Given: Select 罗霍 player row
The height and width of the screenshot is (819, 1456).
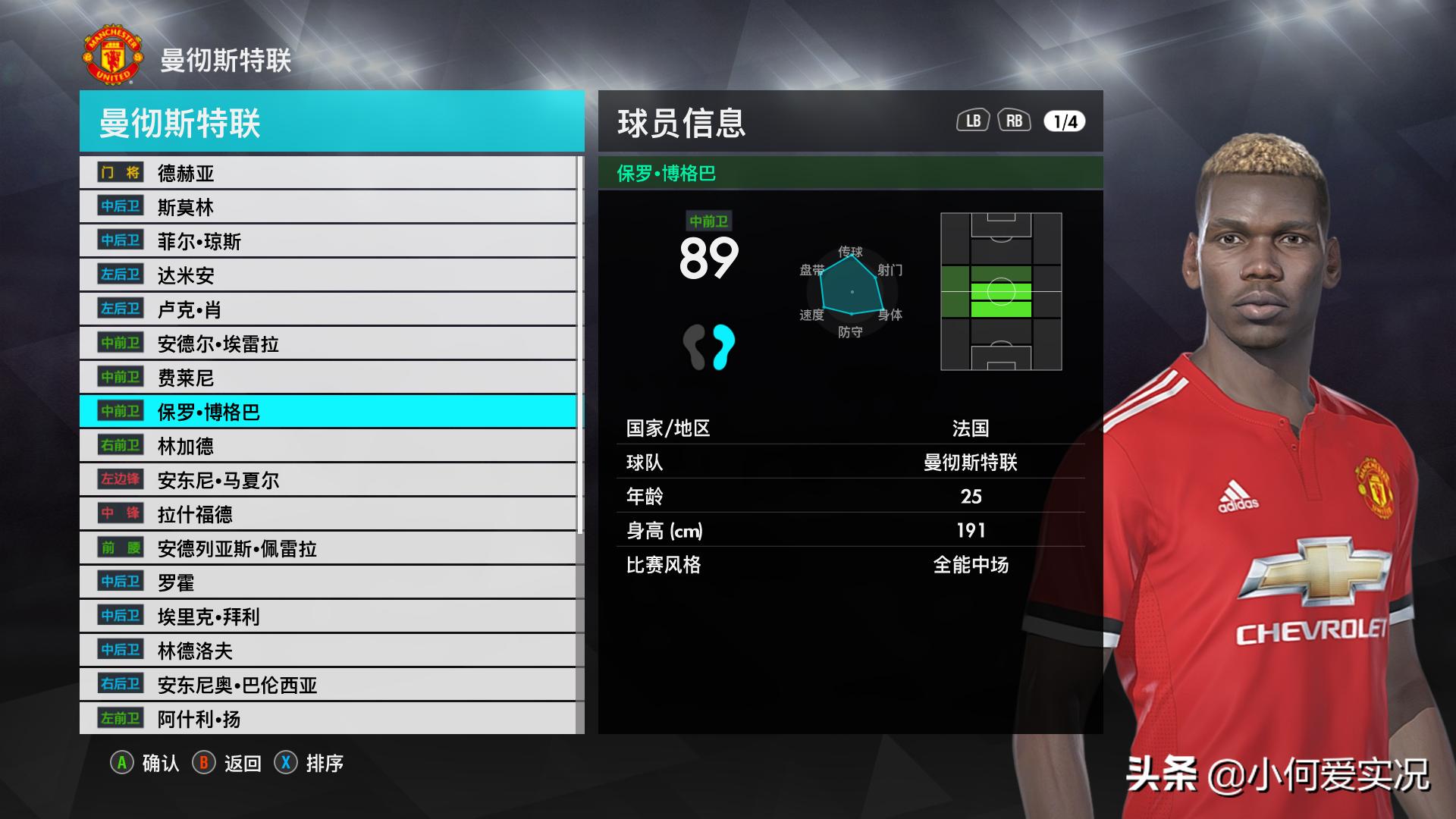Looking at the screenshot, I should (328, 582).
